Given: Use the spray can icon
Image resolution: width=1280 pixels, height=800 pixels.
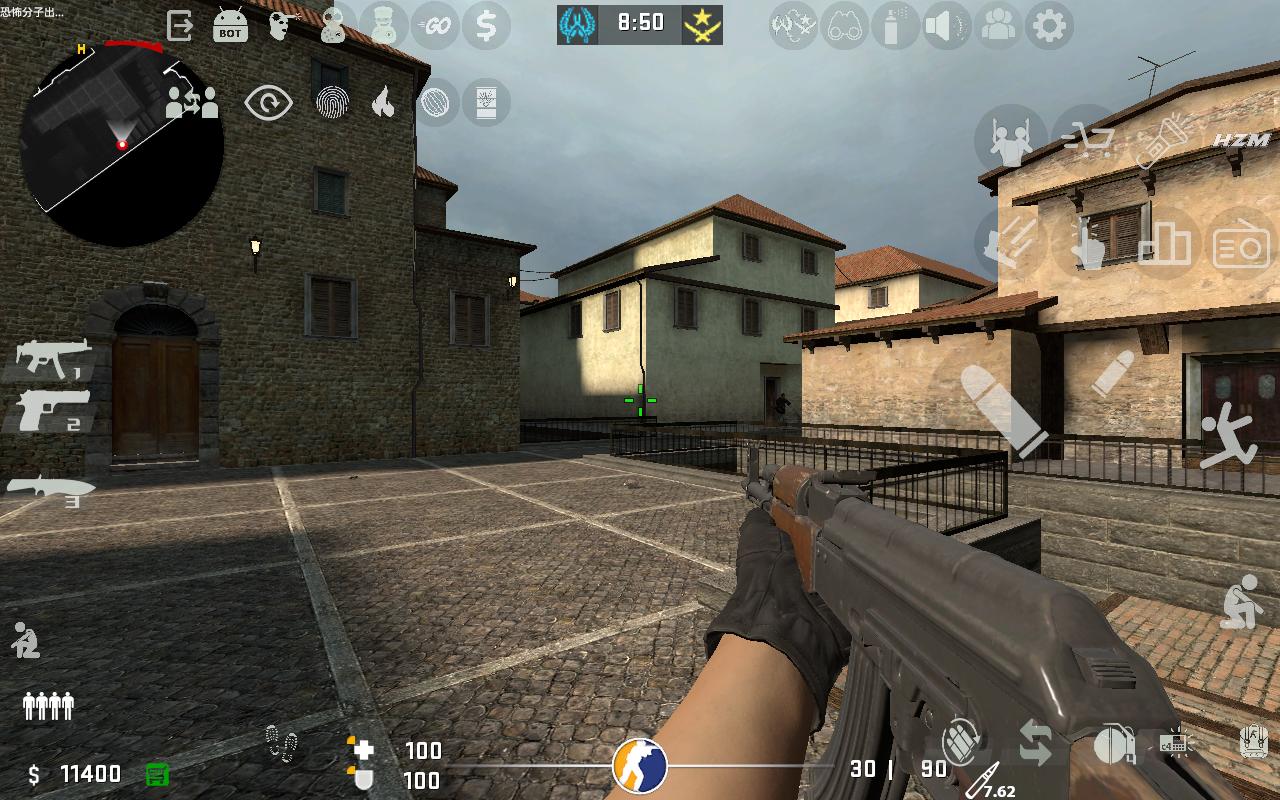Looking at the screenshot, I should click(x=894, y=26).
